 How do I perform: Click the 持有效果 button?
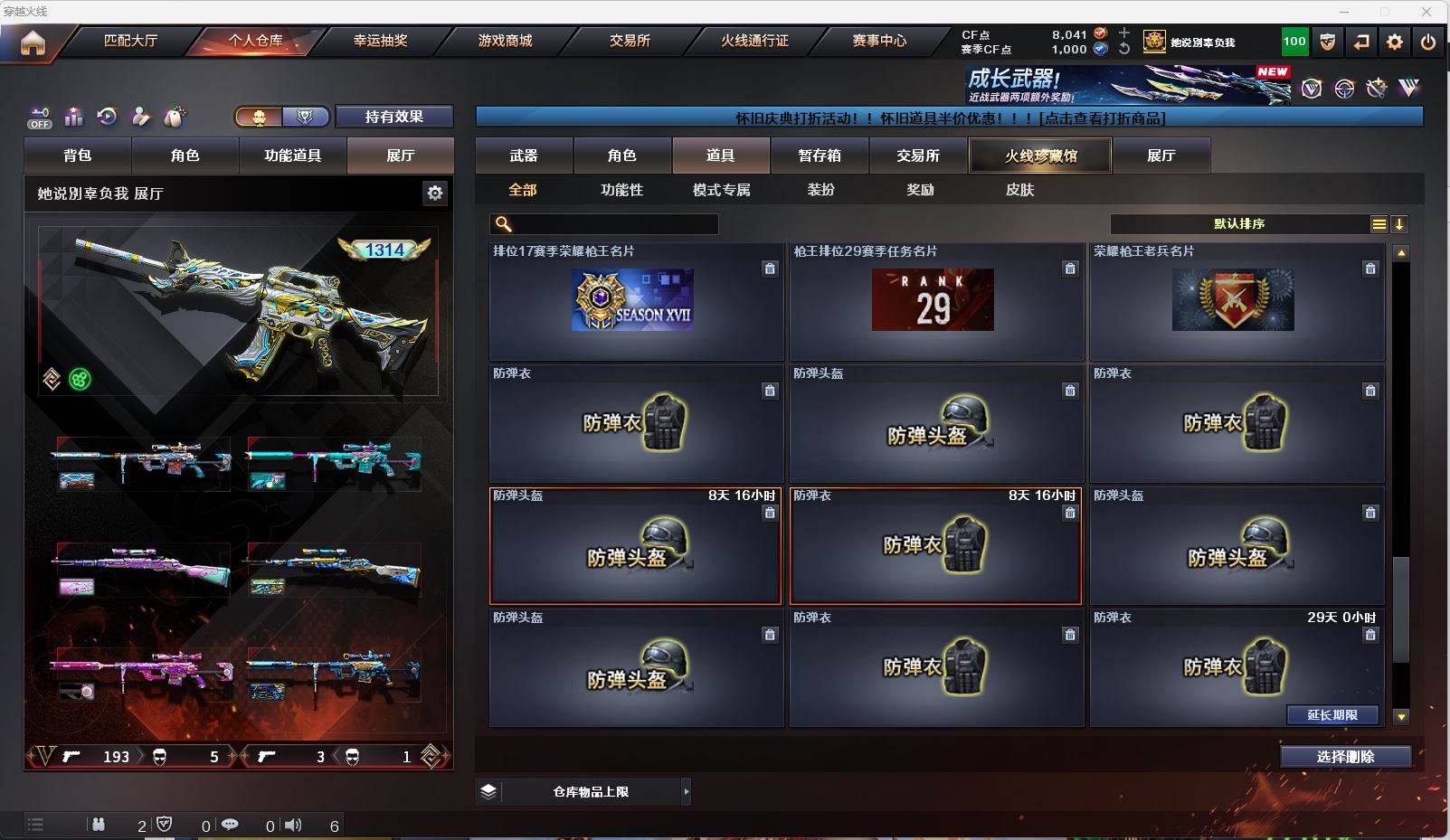[x=394, y=117]
